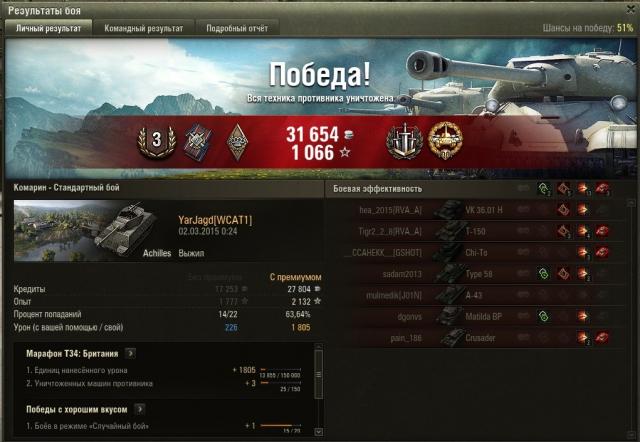Select the Type 58 enemy row
The height and width of the screenshot is (442, 640).
pyautogui.click(x=470, y=273)
